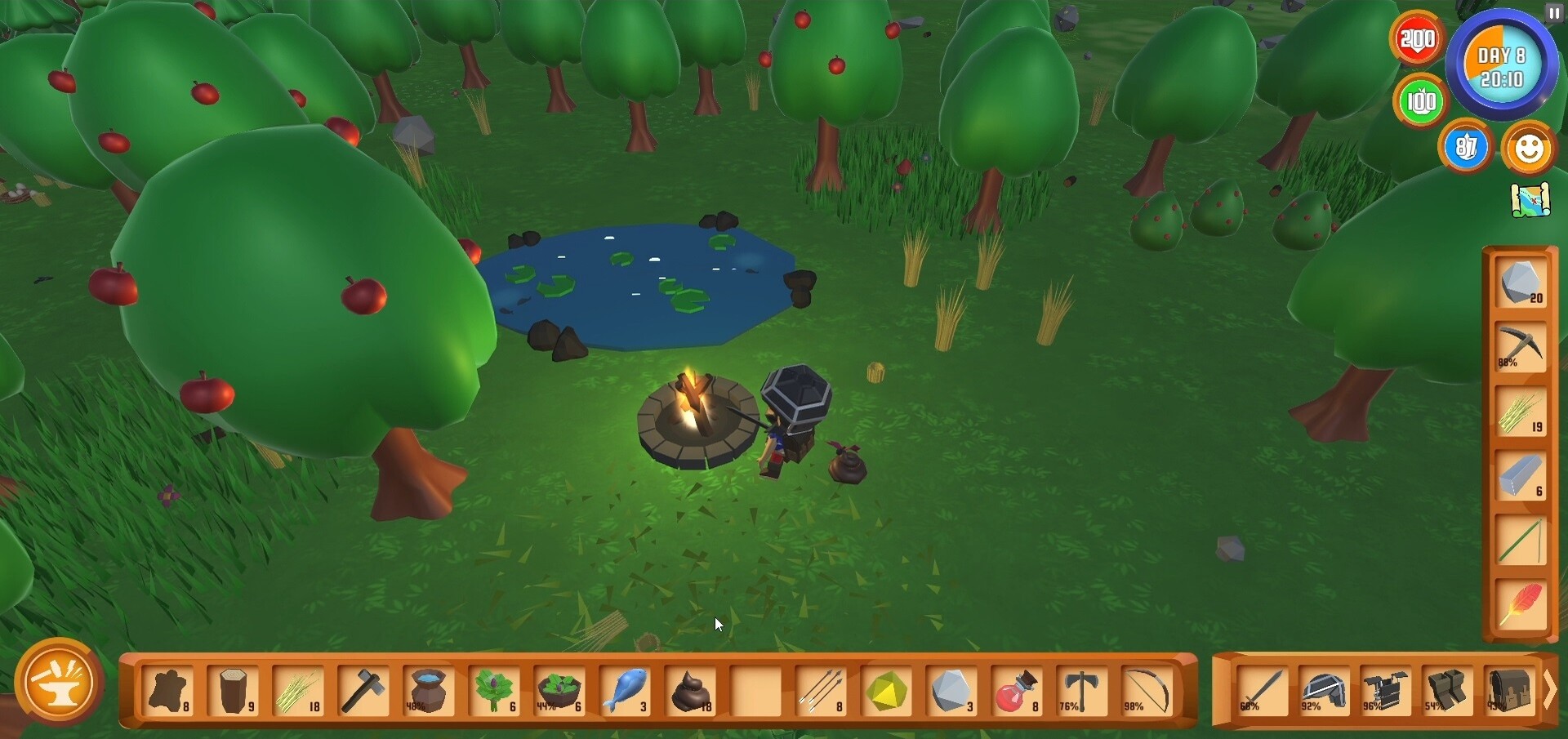Select the boots equipment slot
1568x739 pixels.
tap(1446, 691)
